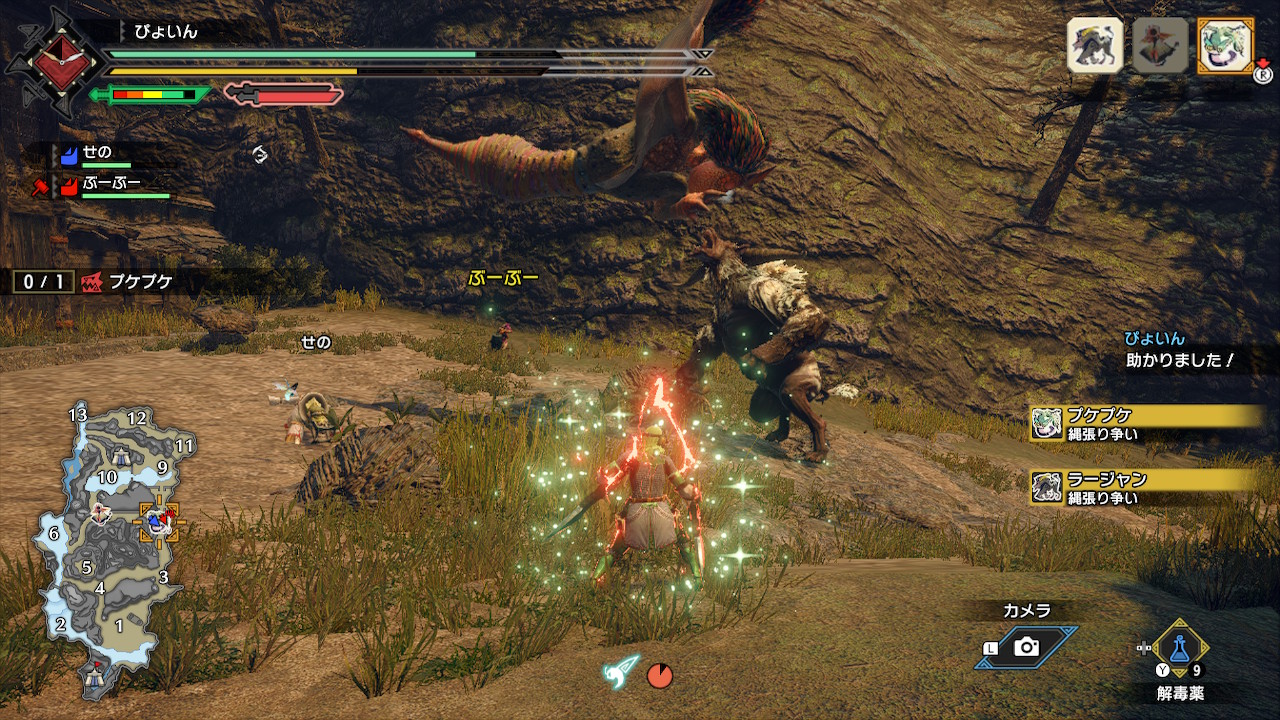Click the sub-camp tent marker near area 10

pos(121,457)
